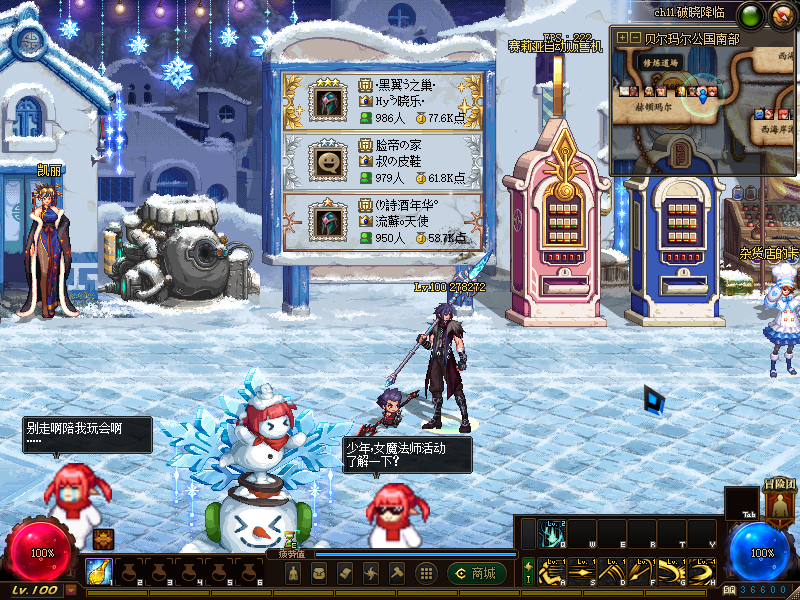Open the quest scroll icon
The height and width of the screenshot is (600, 800).
click(345, 573)
